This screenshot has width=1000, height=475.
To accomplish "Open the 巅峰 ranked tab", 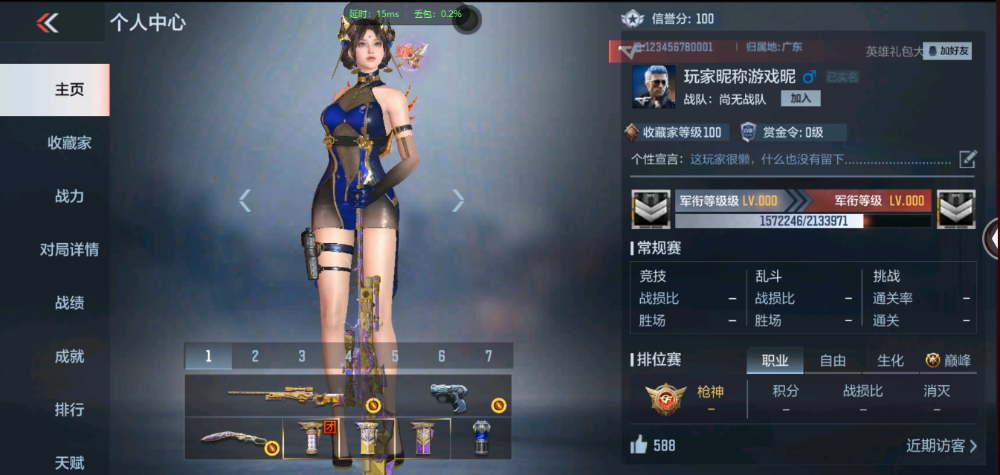I will pos(948,361).
